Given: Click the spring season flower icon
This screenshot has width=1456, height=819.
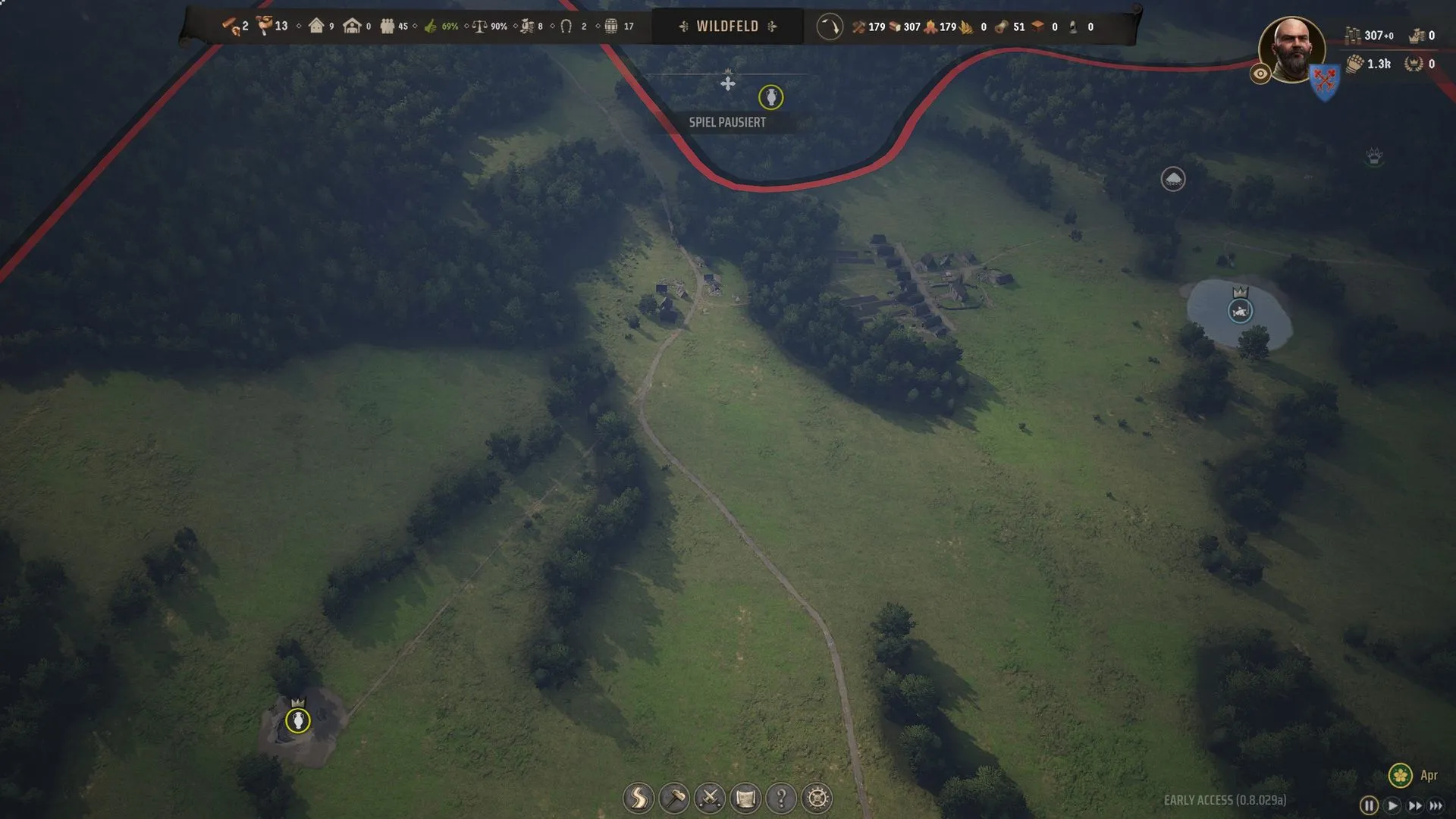Looking at the screenshot, I should click(x=1400, y=775).
